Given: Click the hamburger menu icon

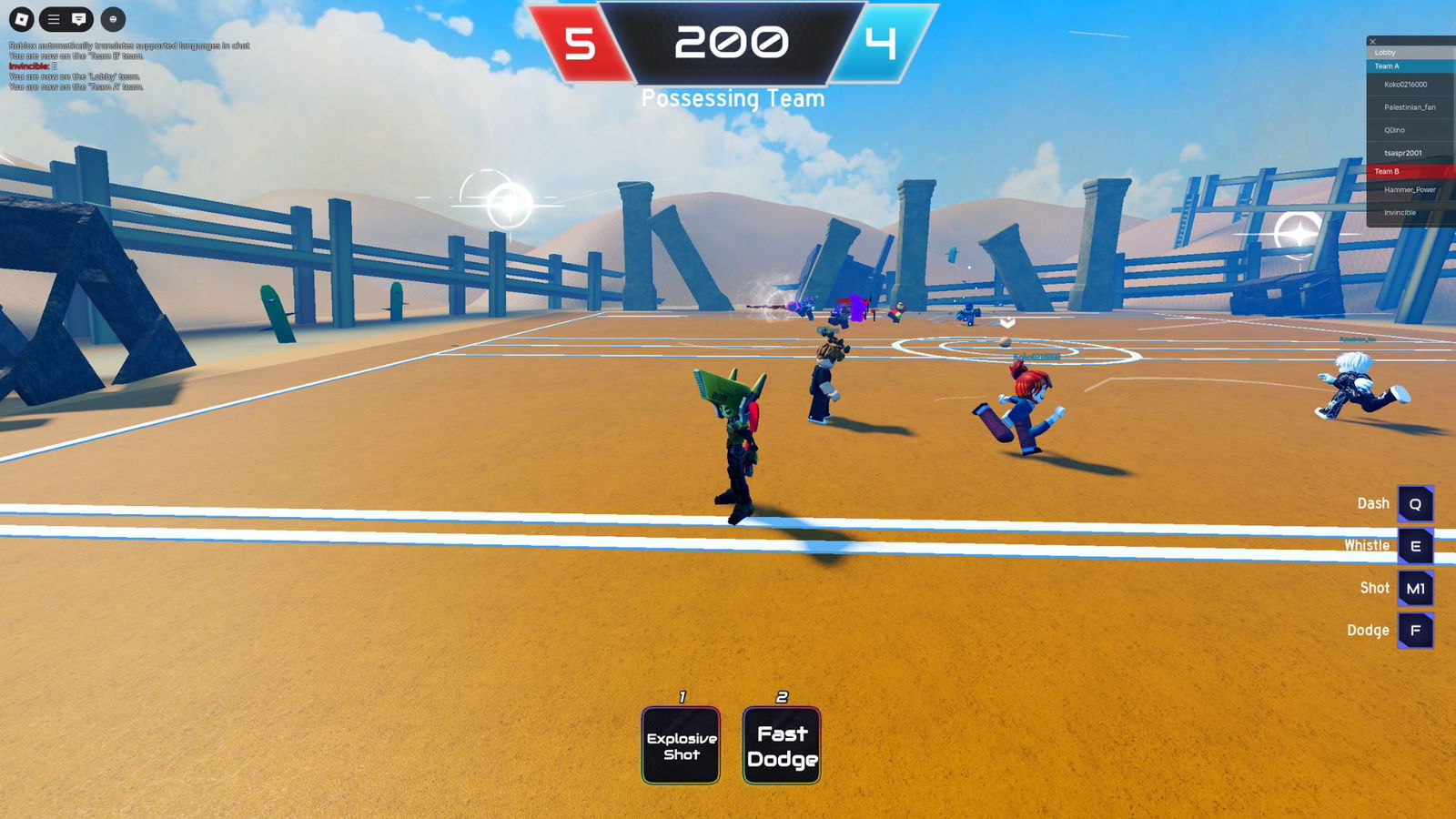Looking at the screenshot, I should click(53, 18).
